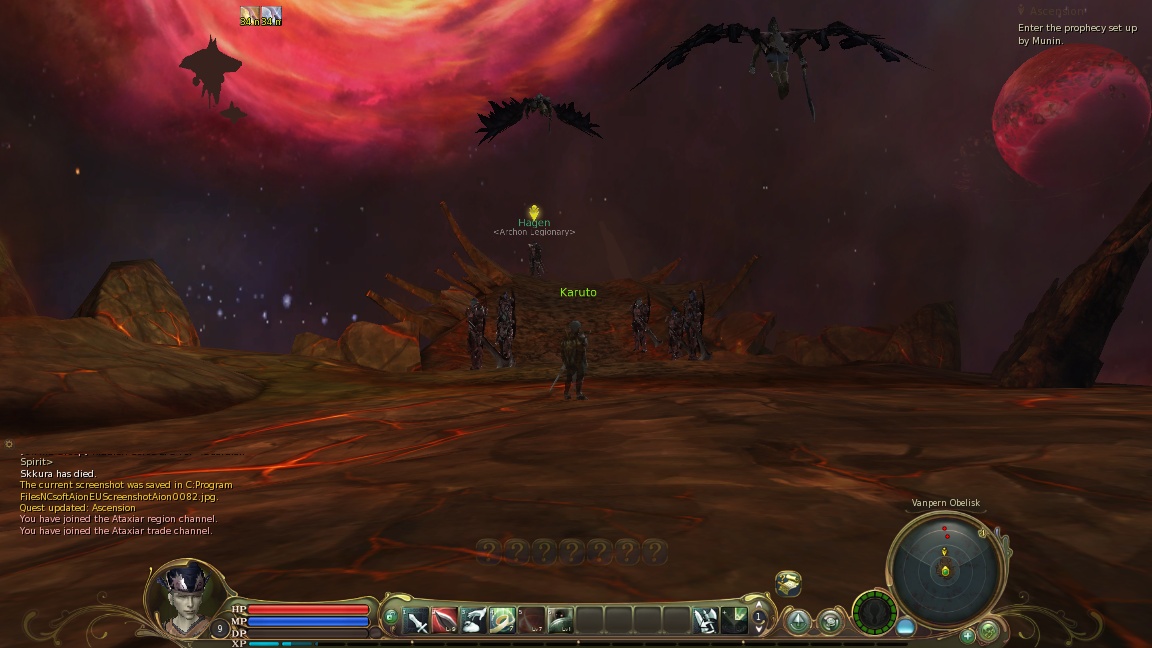Open the round swirl menu button
Image resolution: width=1152 pixels, height=648 pixels.
[x=831, y=622]
